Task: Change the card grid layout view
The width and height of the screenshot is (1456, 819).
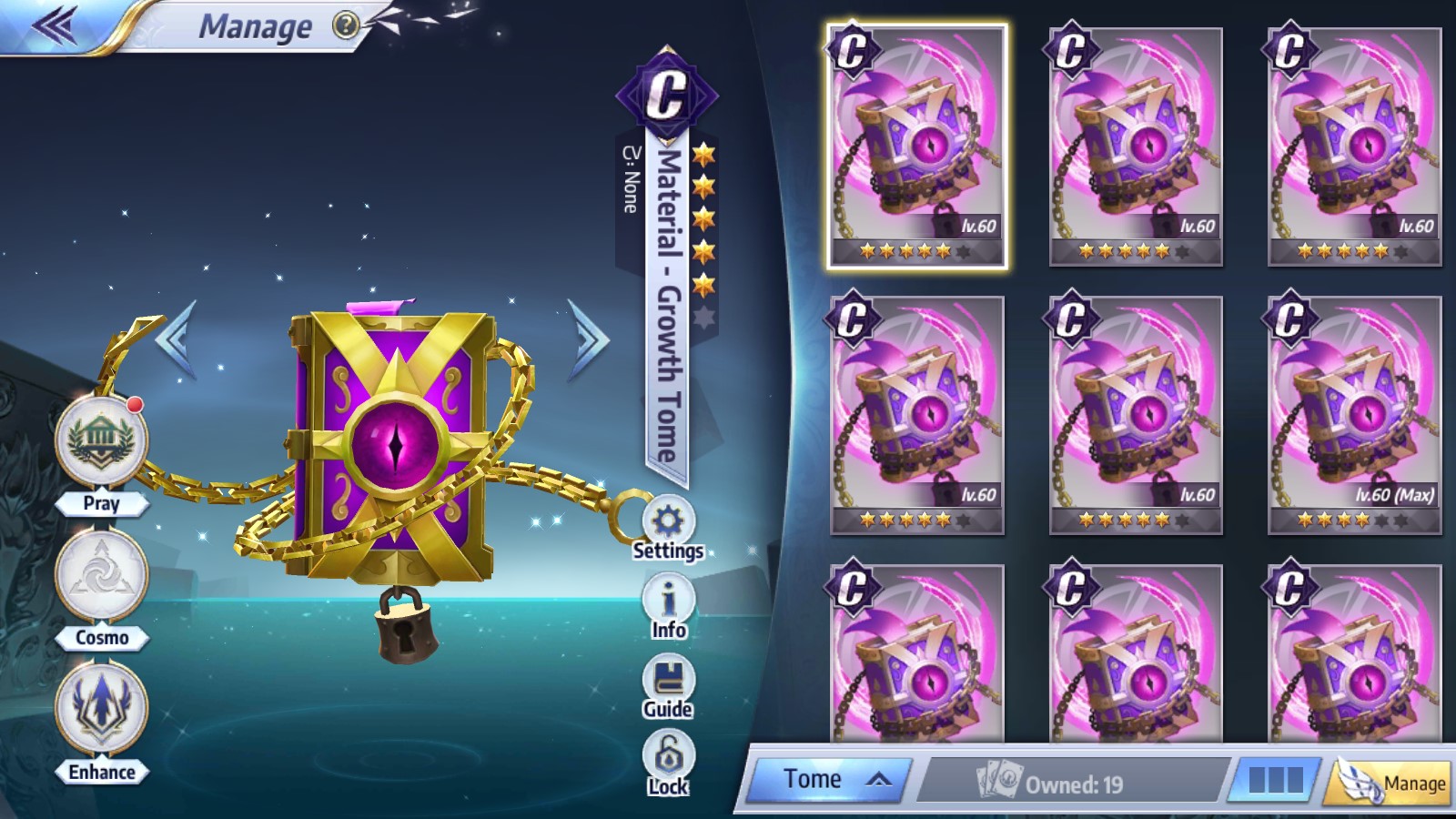Action: pyautogui.click(x=1275, y=781)
